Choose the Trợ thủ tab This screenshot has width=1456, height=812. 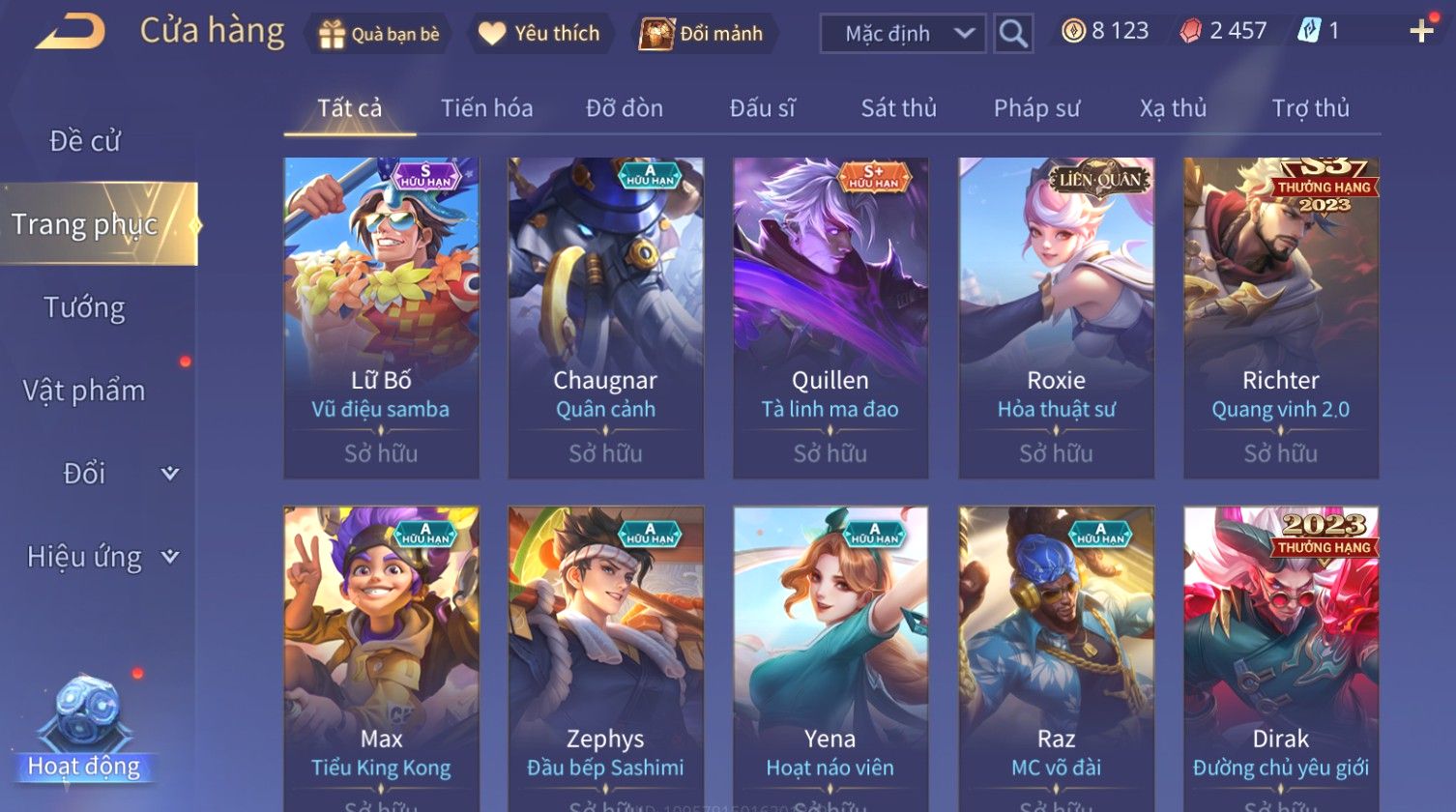tap(1310, 108)
